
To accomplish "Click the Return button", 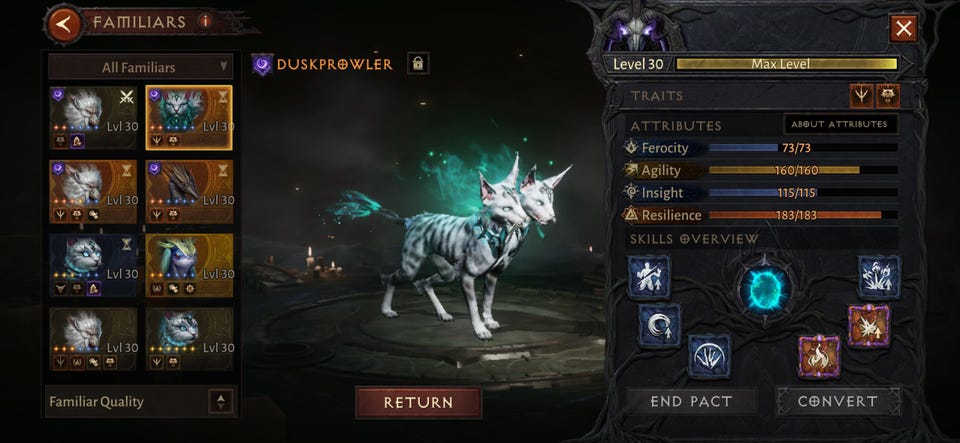I will point(418,402).
